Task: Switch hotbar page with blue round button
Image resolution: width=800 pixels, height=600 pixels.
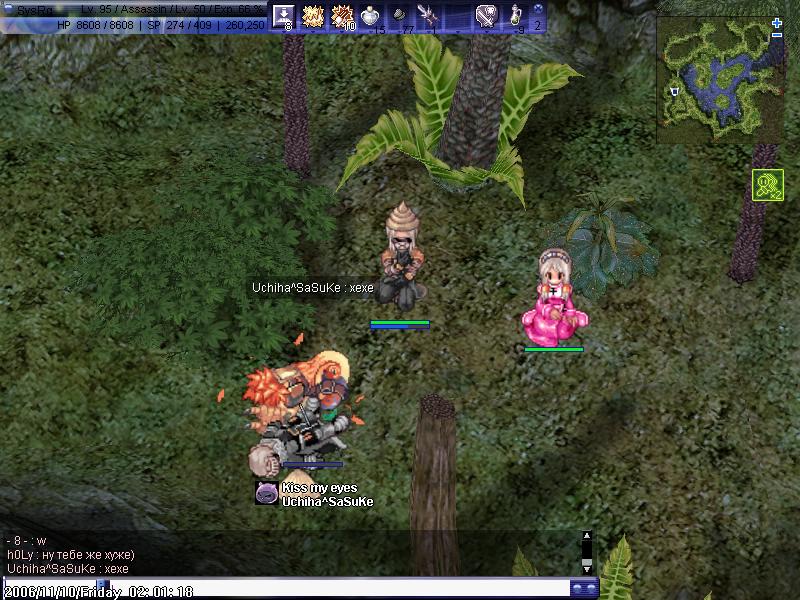Action: (537, 9)
